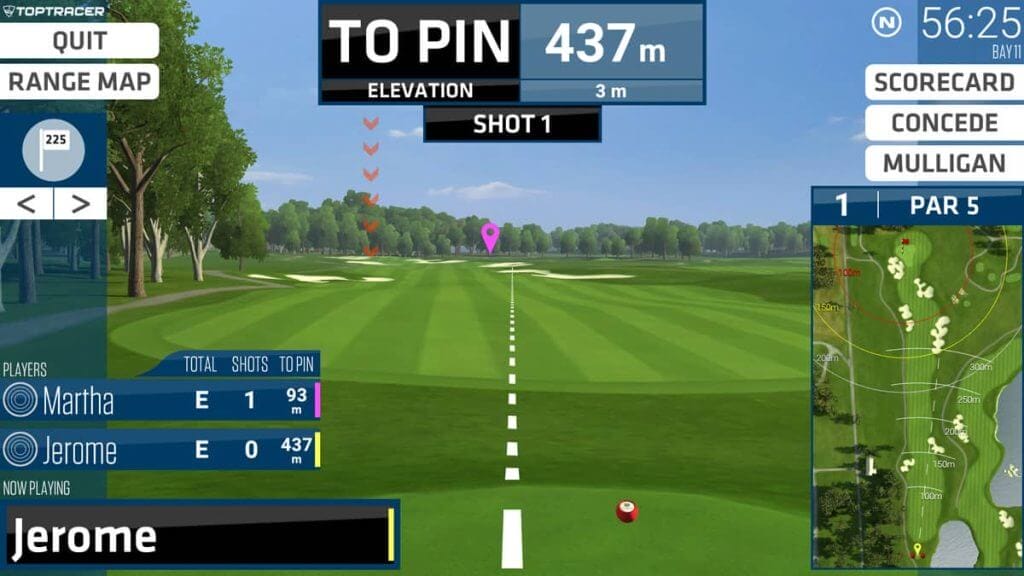Viewport: 1024px width, 576px height.
Task: Click the round N icon beside the timer
Action: coord(886,22)
